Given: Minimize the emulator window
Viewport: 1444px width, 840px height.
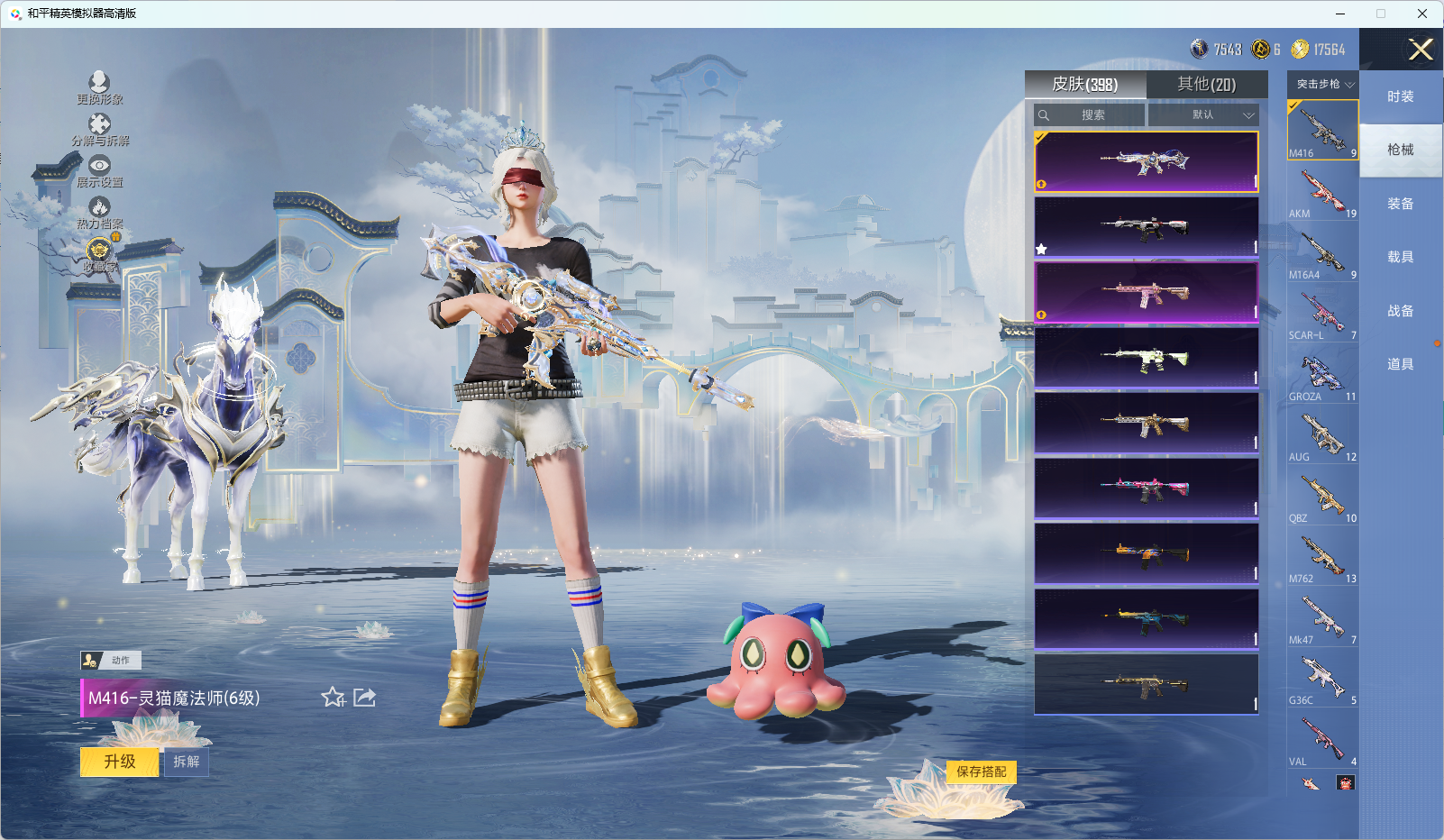Looking at the screenshot, I should [x=1340, y=14].
